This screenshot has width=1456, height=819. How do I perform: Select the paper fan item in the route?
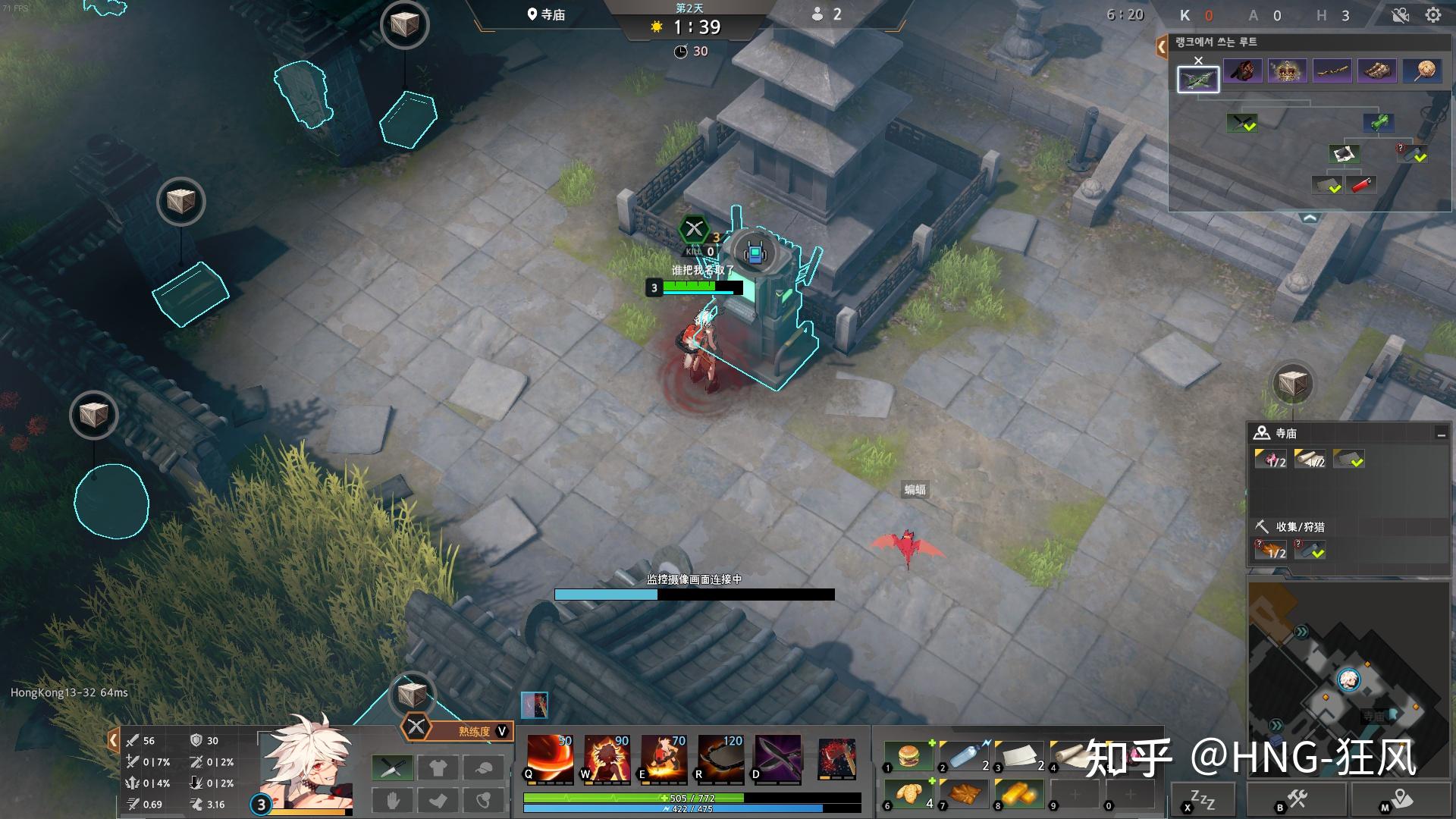tap(1423, 71)
